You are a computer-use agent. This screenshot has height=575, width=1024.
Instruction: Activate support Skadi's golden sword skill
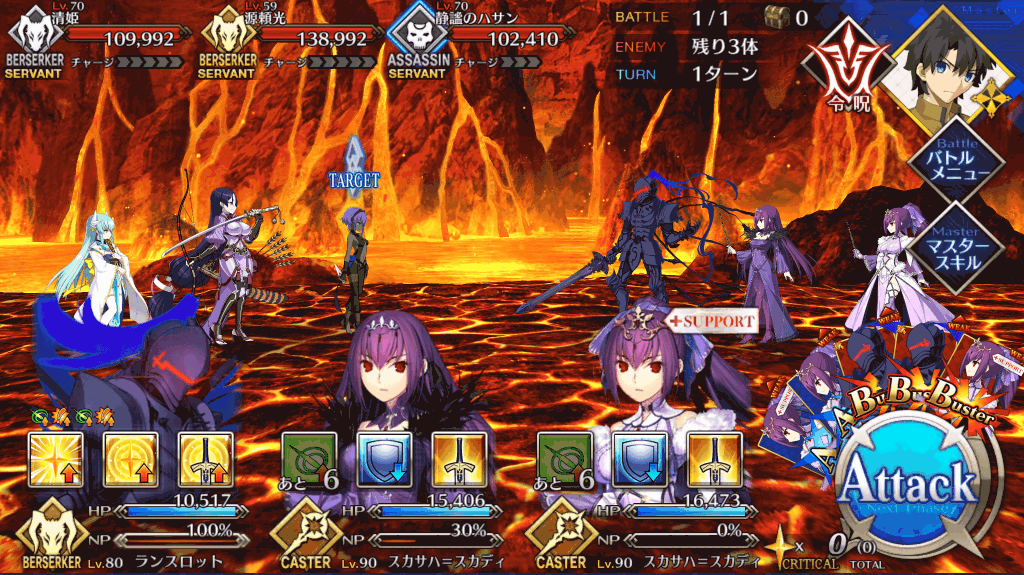point(715,458)
